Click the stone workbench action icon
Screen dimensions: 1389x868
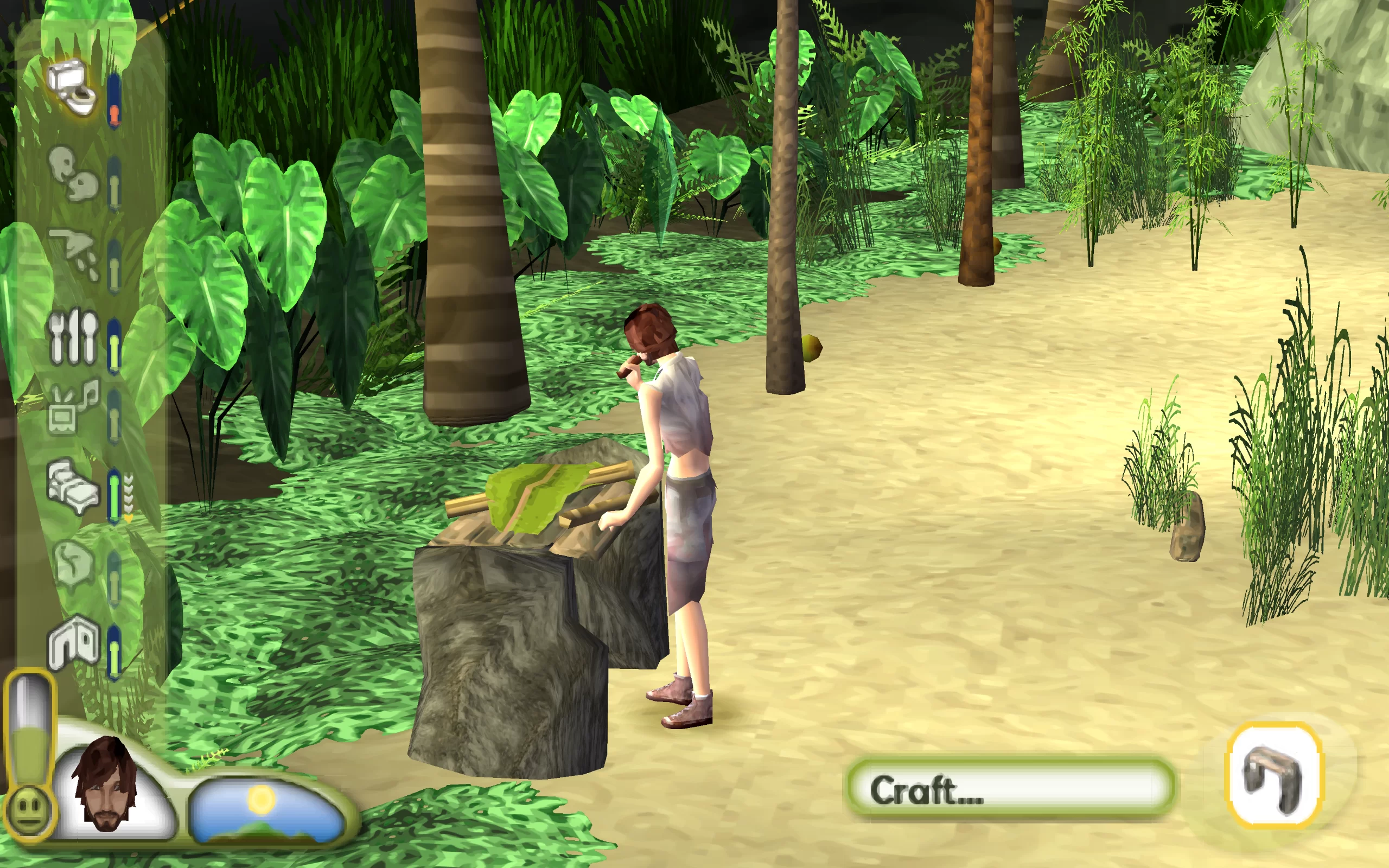click(1273, 775)
